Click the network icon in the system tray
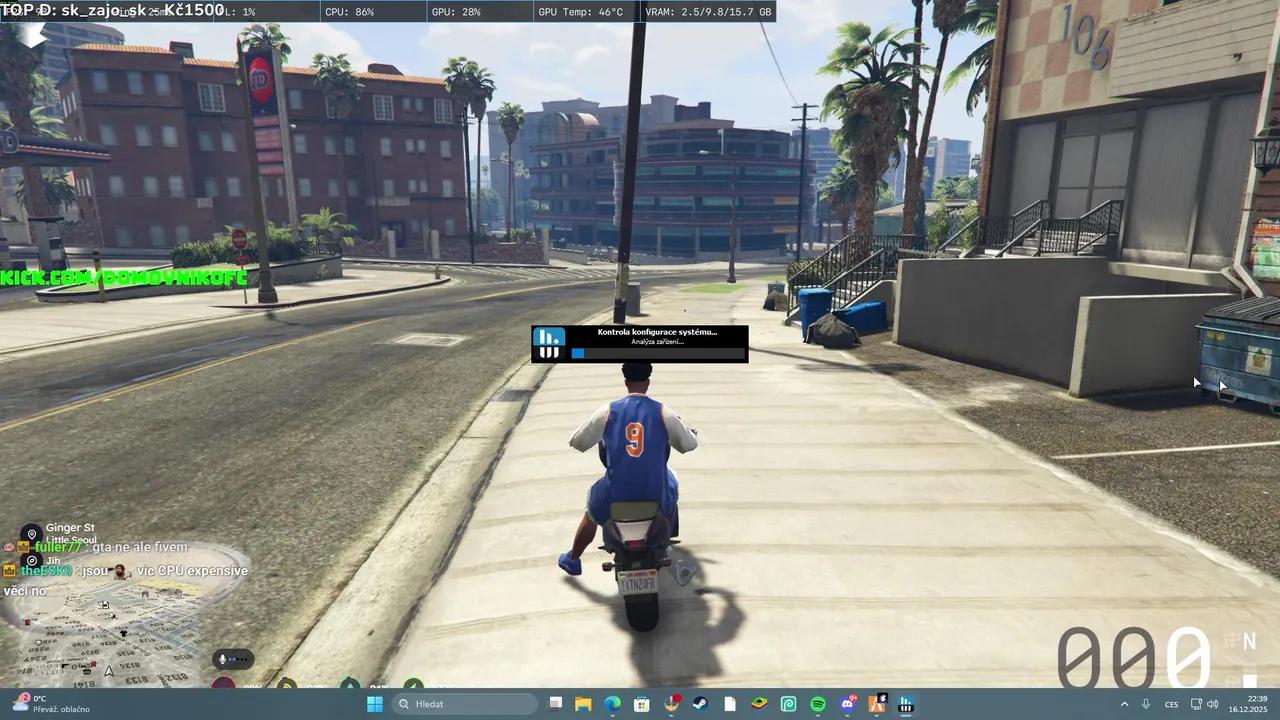Screen dimensions: 1280x720 [1194, 704]
